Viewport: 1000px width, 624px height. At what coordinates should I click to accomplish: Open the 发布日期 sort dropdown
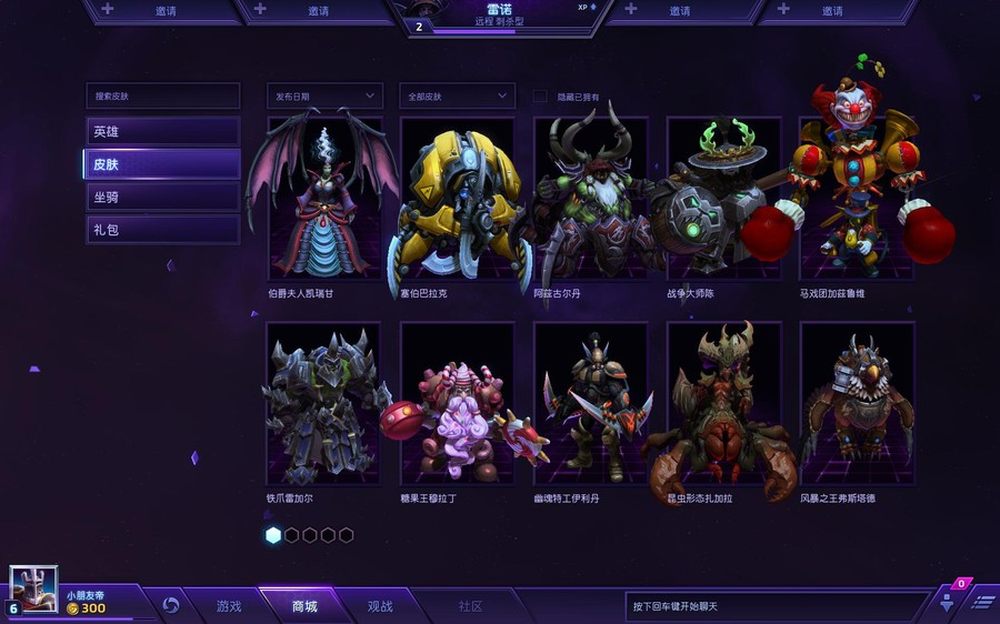click(325, 96)
